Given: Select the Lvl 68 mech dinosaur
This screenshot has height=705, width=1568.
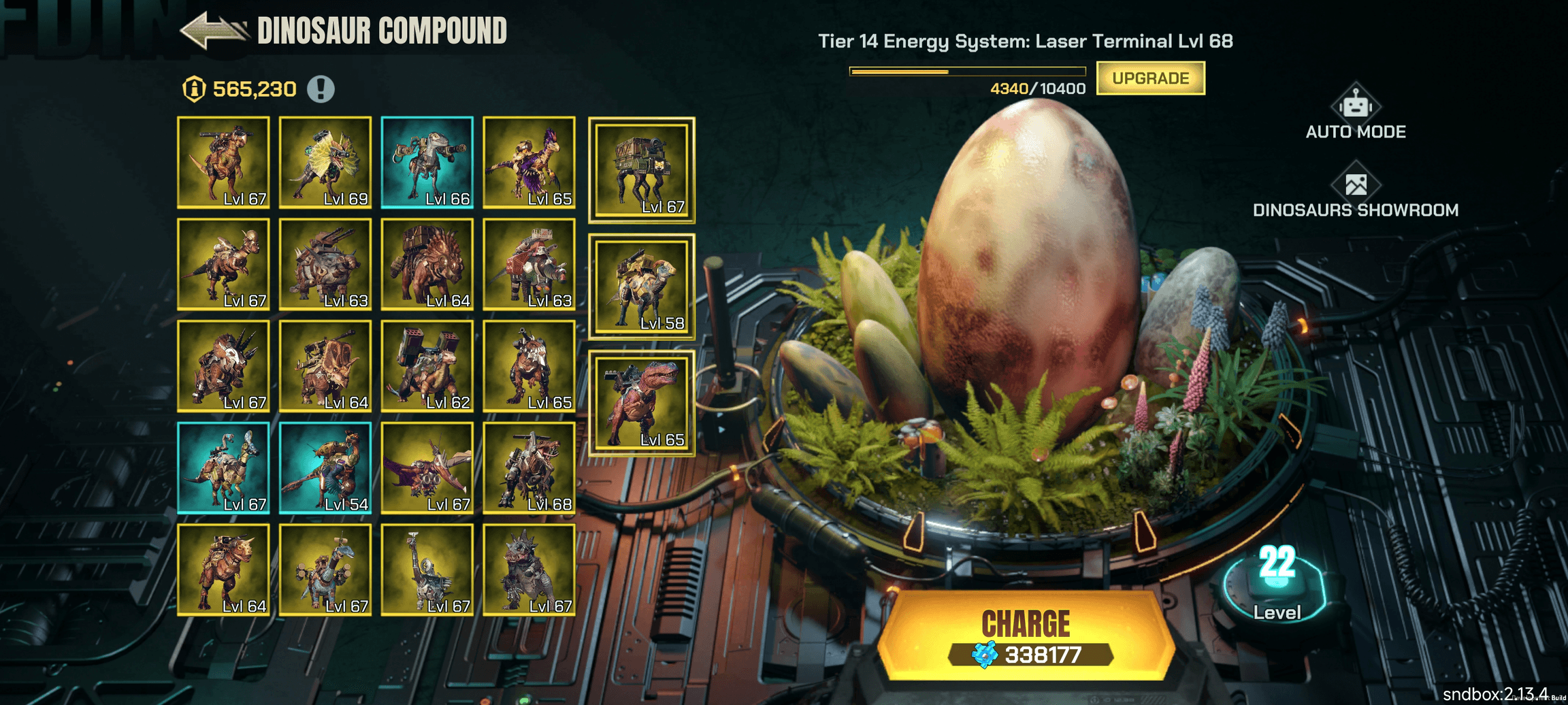Looking at the screenshot, I should tap(529, 468).
